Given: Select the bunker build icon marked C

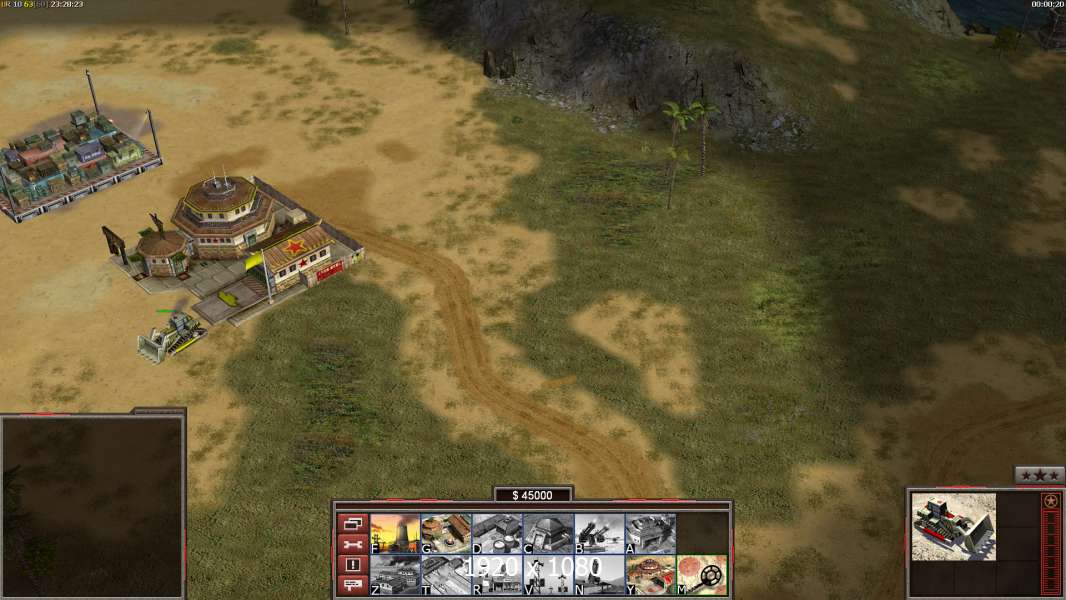Looking at the screenshot, I should click(x=548, y=534).
